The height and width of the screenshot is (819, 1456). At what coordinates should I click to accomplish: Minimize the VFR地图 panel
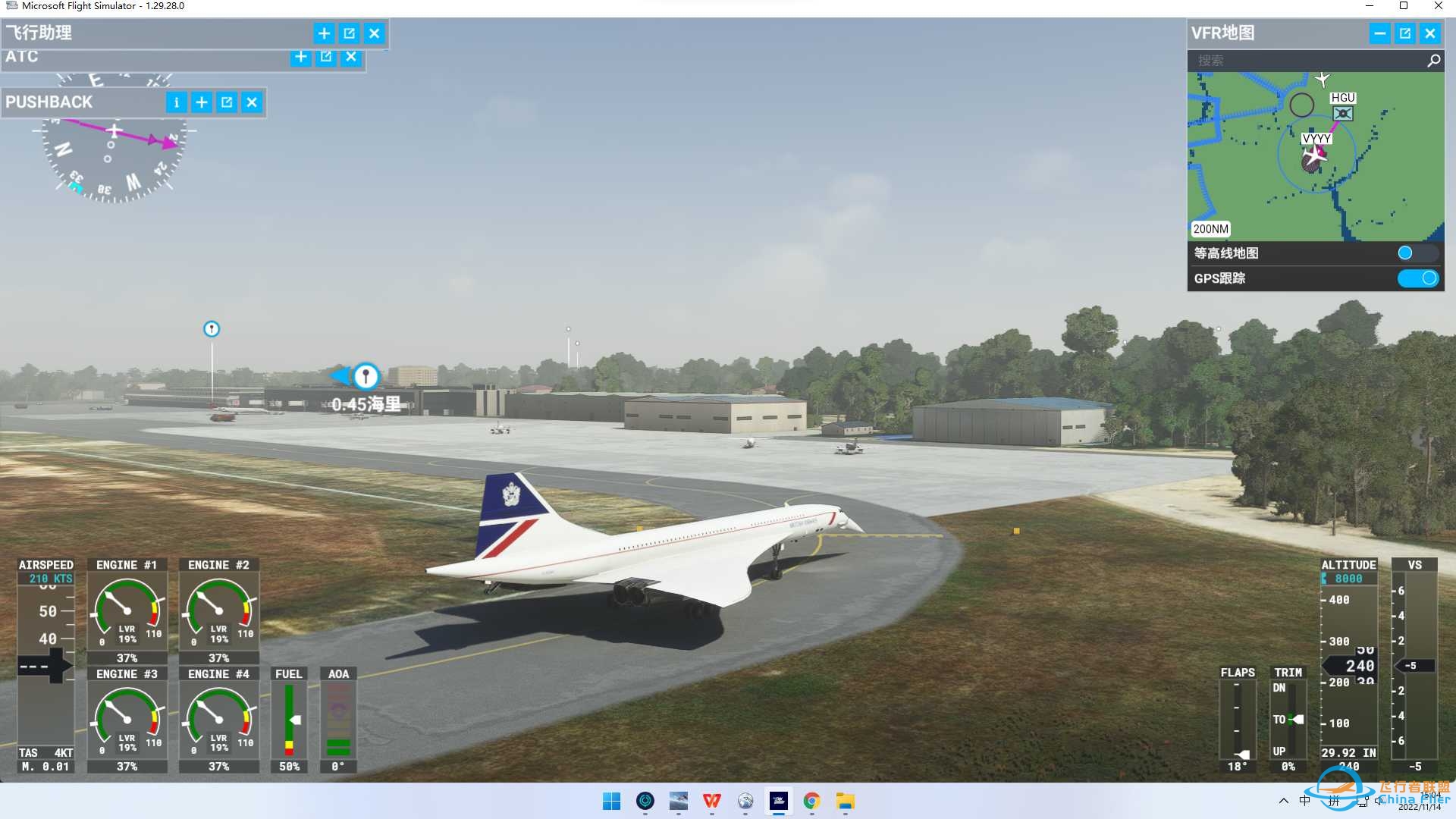(x=1379, y=33)
